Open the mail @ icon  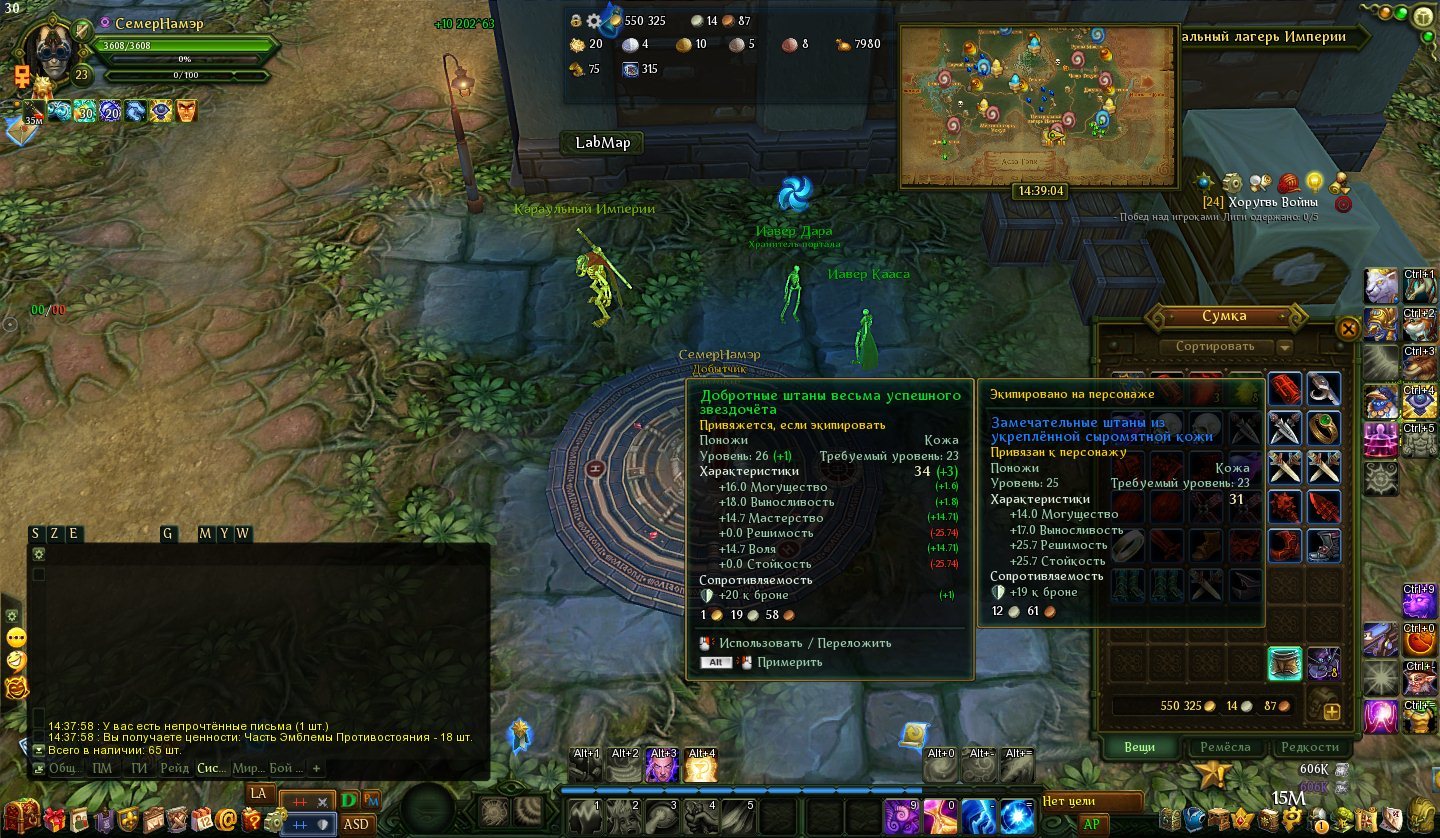click(226, 820)
